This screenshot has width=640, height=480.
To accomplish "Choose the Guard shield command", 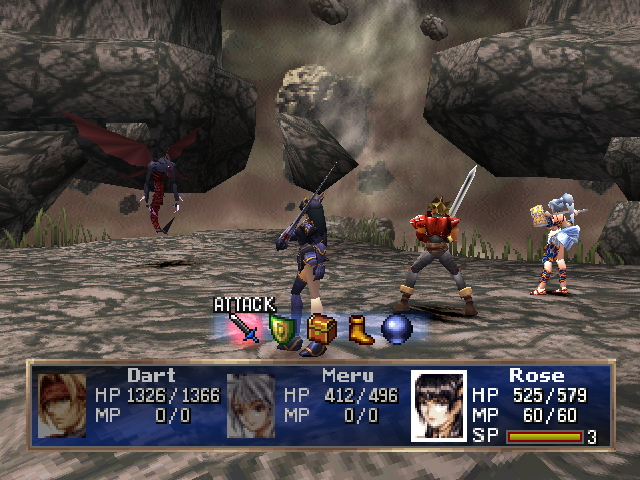I will tap(282, 329).
